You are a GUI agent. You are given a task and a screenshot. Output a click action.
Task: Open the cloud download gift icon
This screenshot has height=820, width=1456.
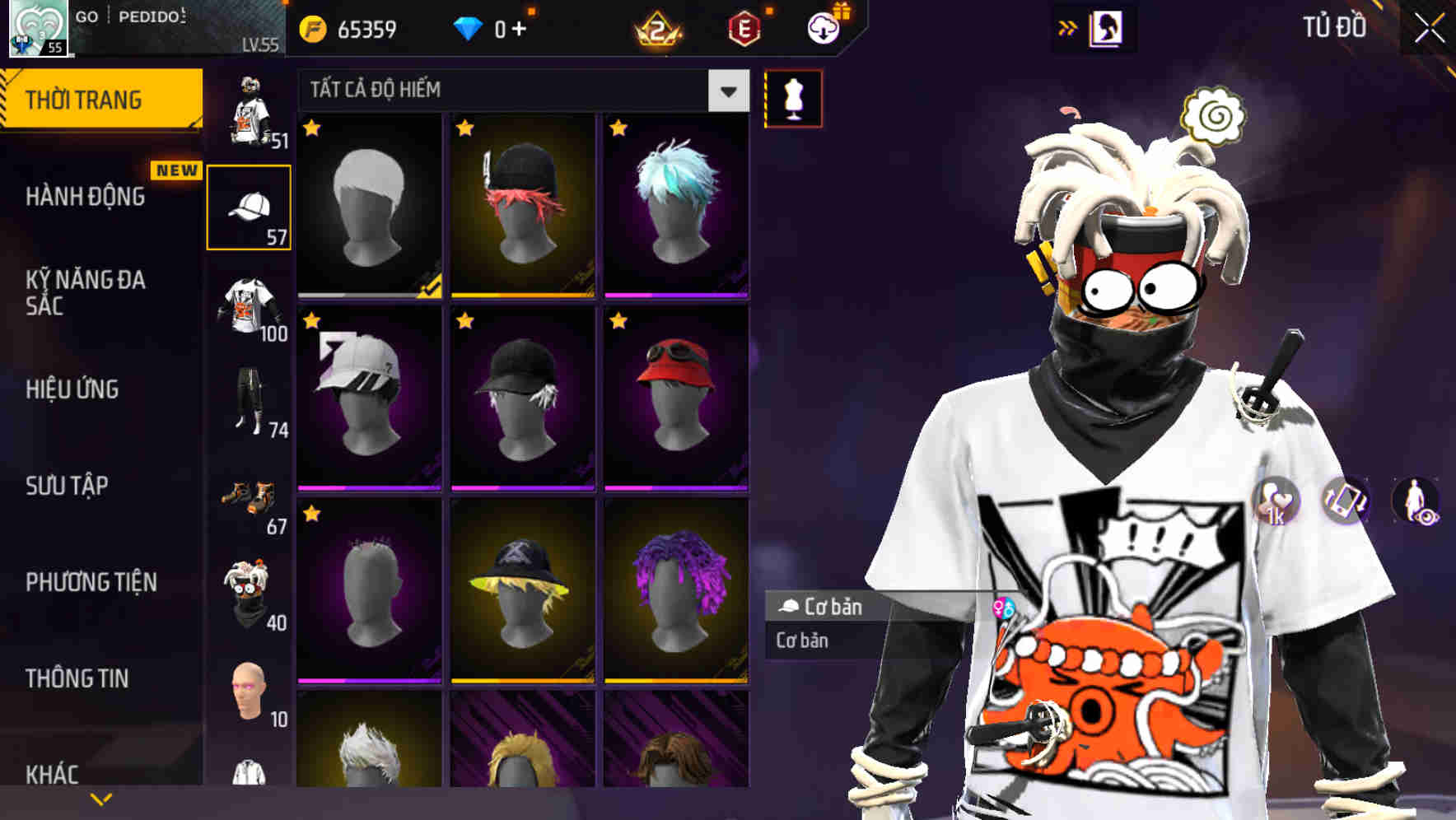click(823, 27)
